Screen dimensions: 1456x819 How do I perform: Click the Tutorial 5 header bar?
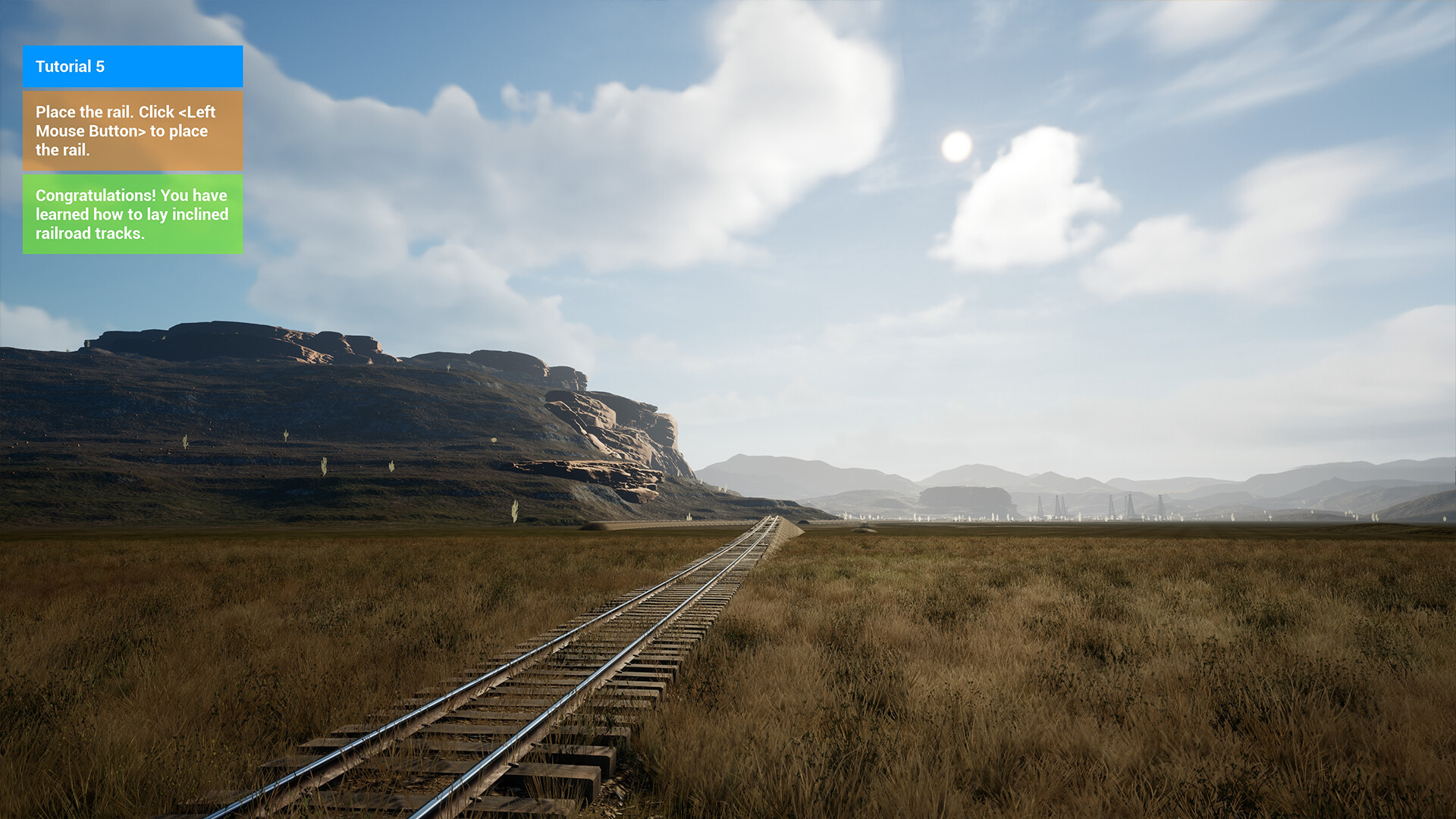pyautogui.click(x=133, y=67)
